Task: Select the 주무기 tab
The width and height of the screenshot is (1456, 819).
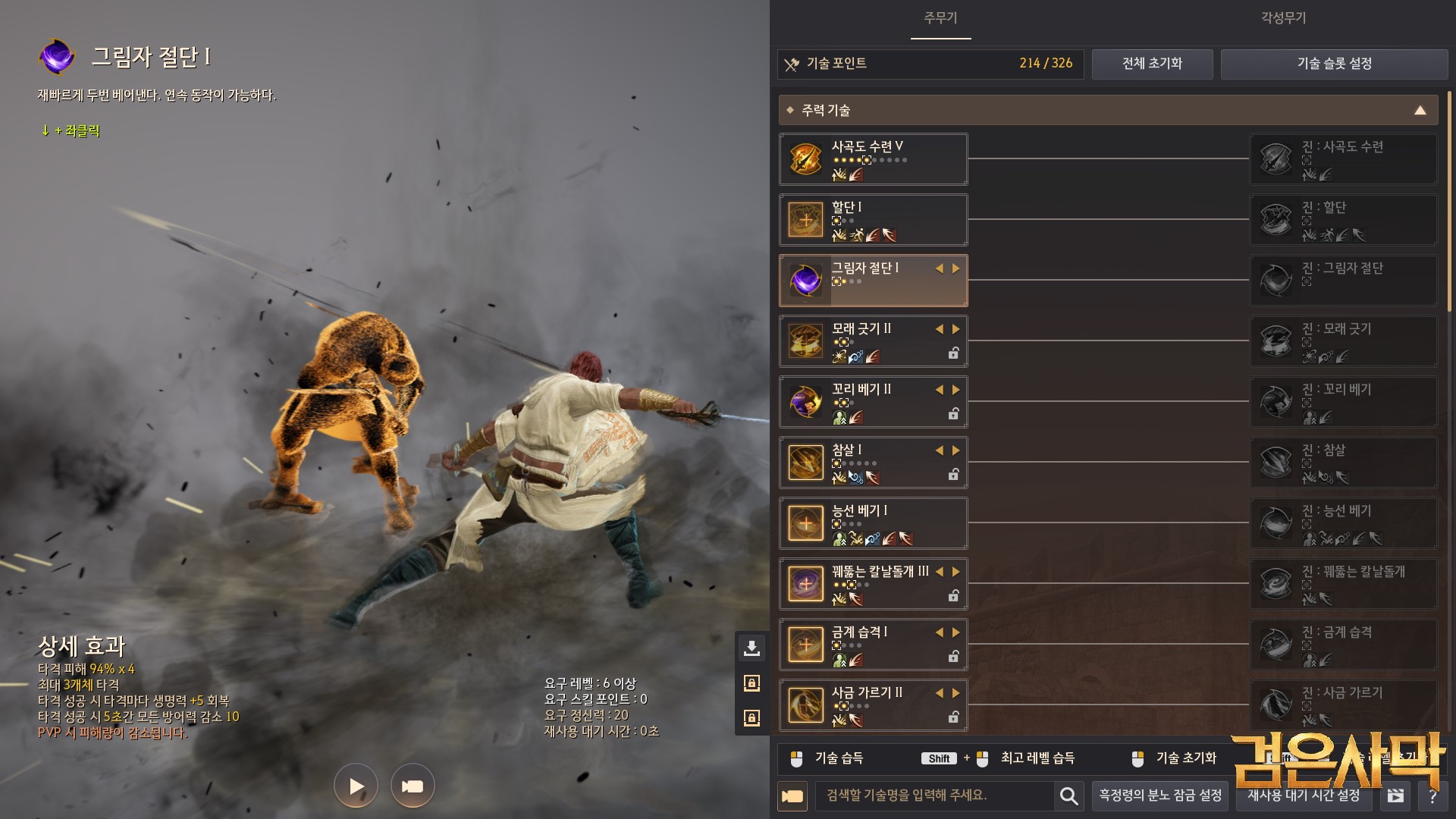Action: (x=940, y=18)
